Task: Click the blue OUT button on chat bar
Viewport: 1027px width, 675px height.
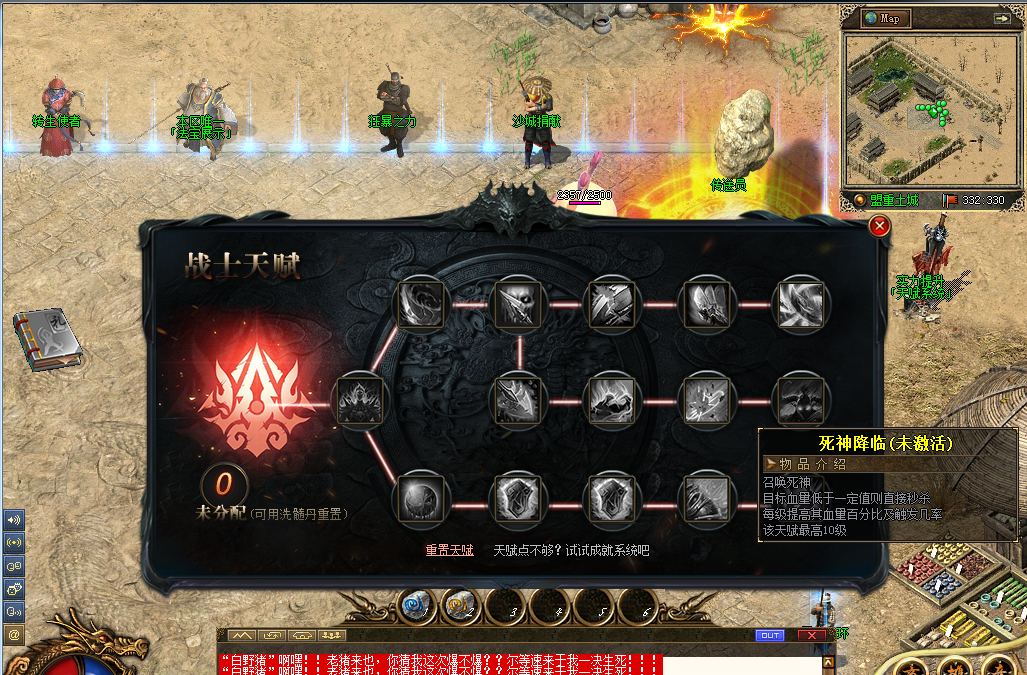Action: coord(769,635)
